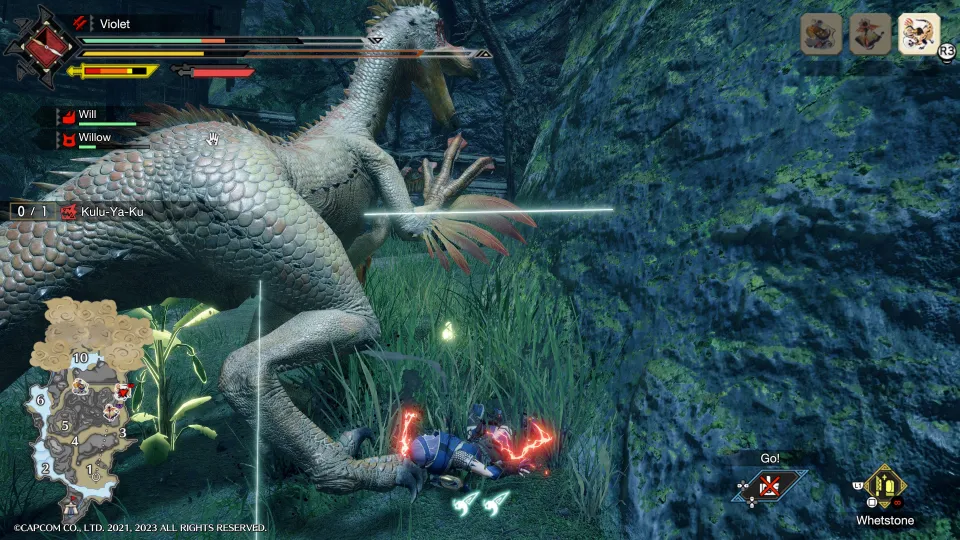Viewport: 960px width, 540px height.
Task: Choose the middle monster target icon
Action: pos(869,34)
